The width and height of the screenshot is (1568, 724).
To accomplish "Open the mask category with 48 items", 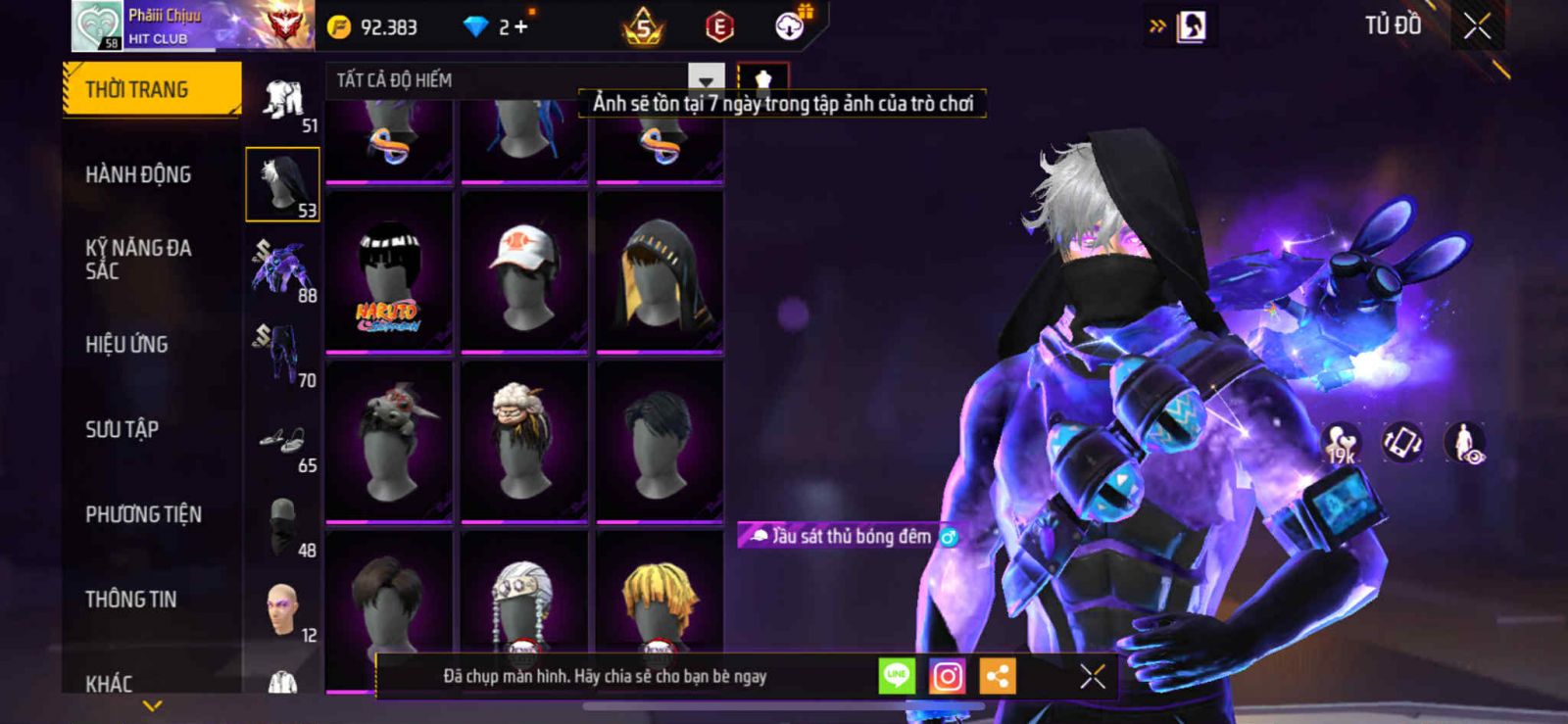I will tap(282, 526).
